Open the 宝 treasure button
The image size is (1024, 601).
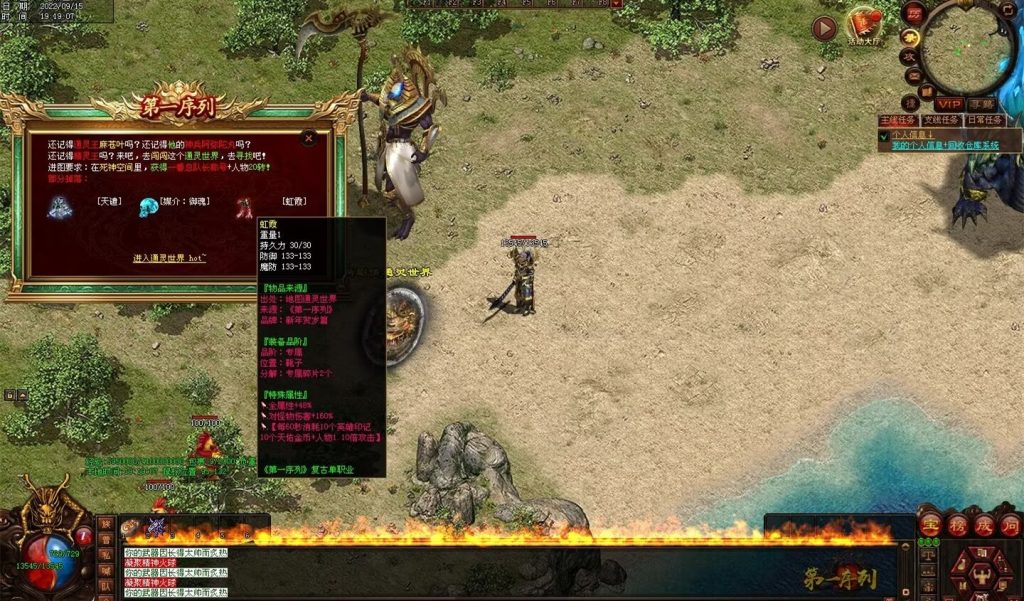pyautogui.click(x=931, y=525)
